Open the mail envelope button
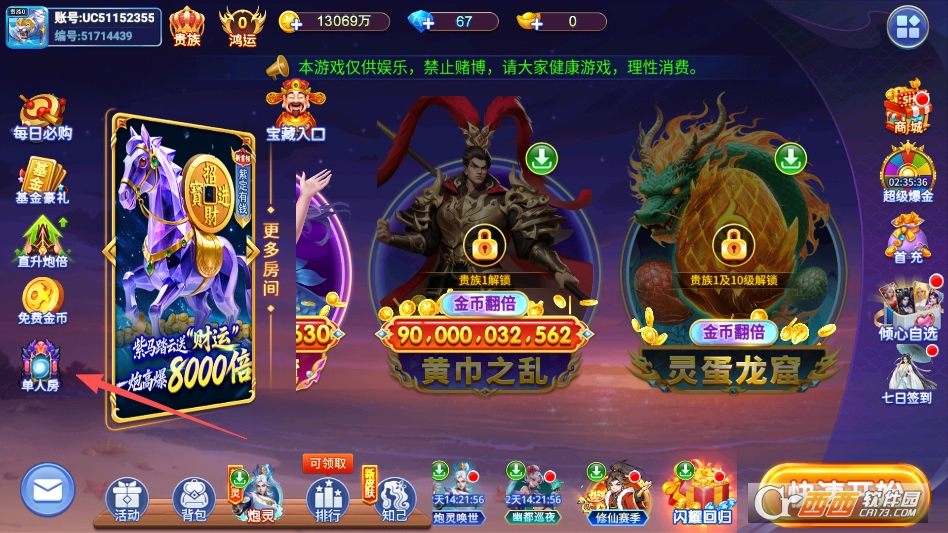 pyautogui.click(x=48, y=490)
